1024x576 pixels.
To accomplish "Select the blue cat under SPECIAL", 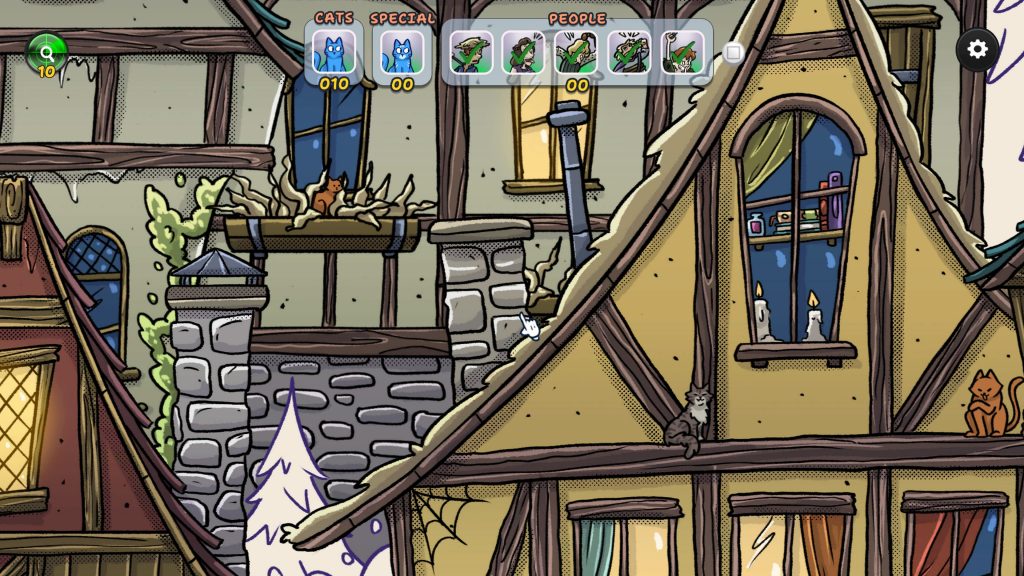I will 402,51.
